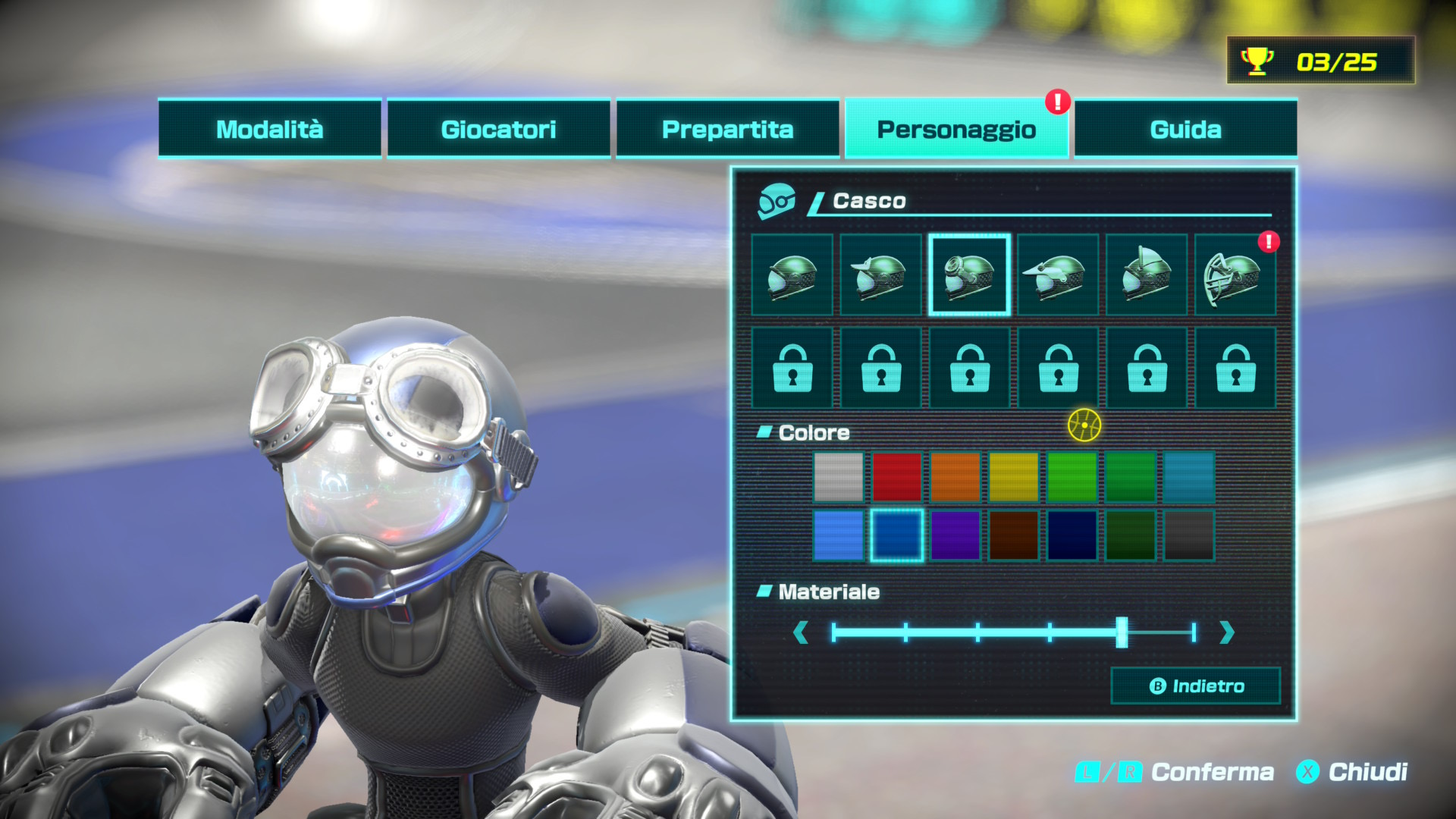Go back with the Indietro button

(x=1196, y=686)
